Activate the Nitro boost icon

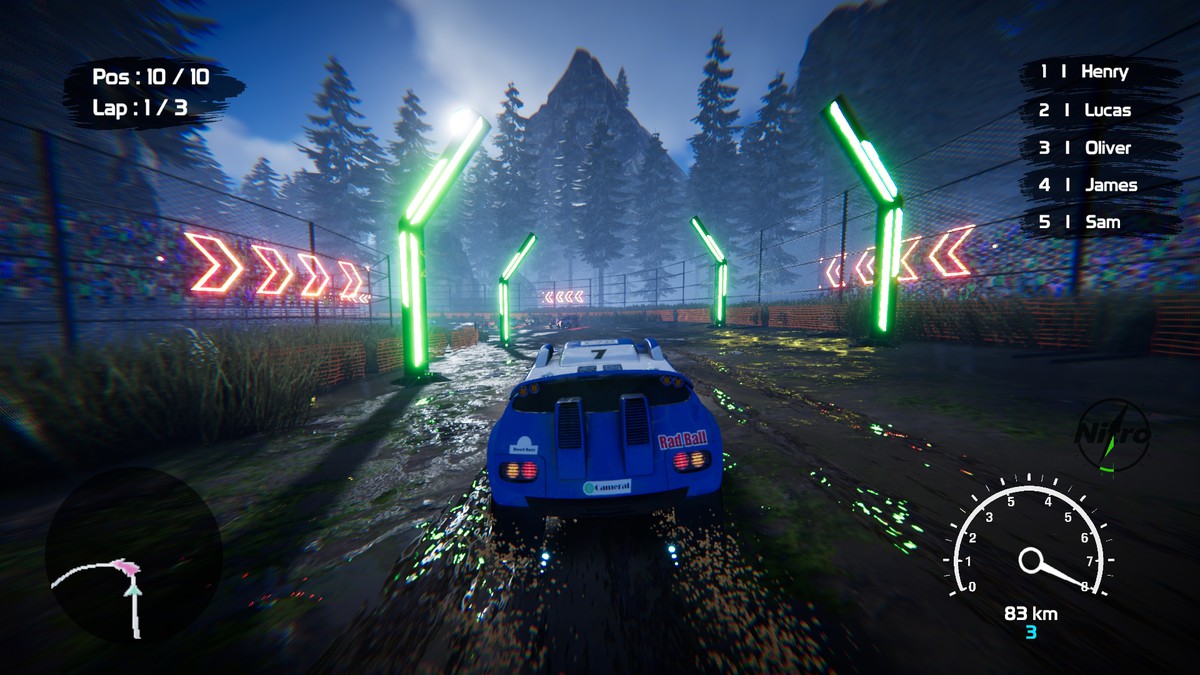pyautogui.click(x=1112, y=436)
